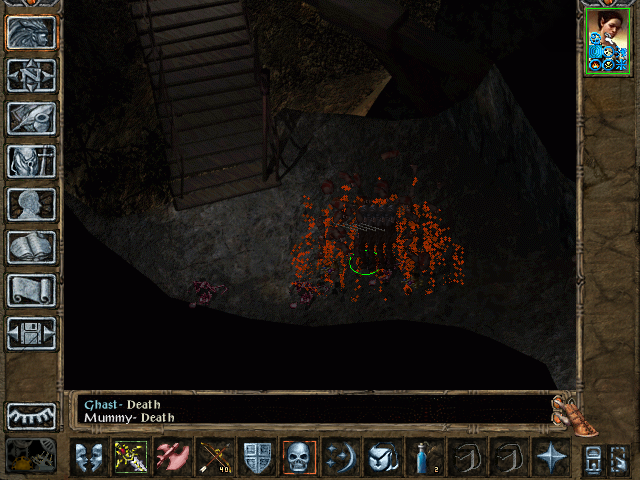This screenshot has width=640, height=480.
Task: Choose the bow with 40 arrows
Action: click(x=214, y=457)
